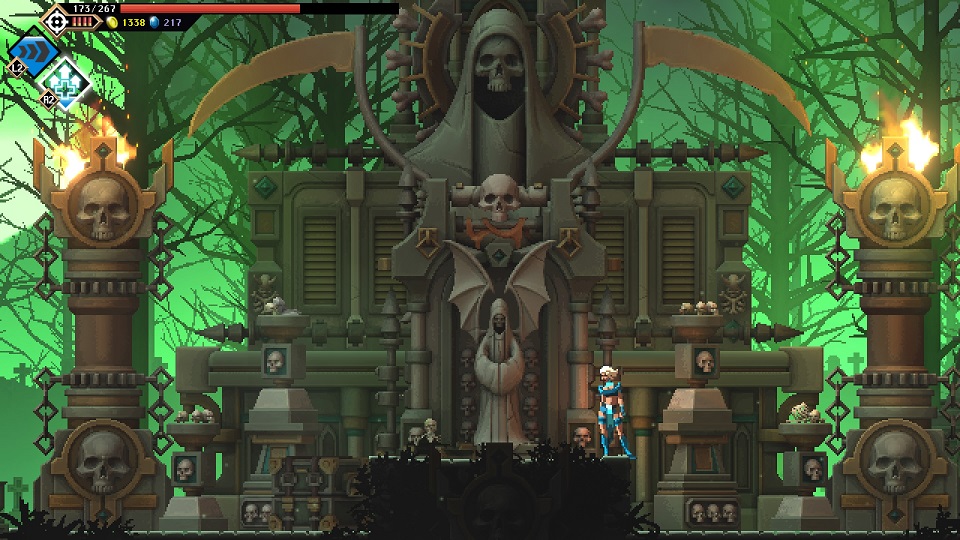This screenshot has width=960, height=540.
Task: Use the healing cross with arrows ability
Action: pos(67,82)
